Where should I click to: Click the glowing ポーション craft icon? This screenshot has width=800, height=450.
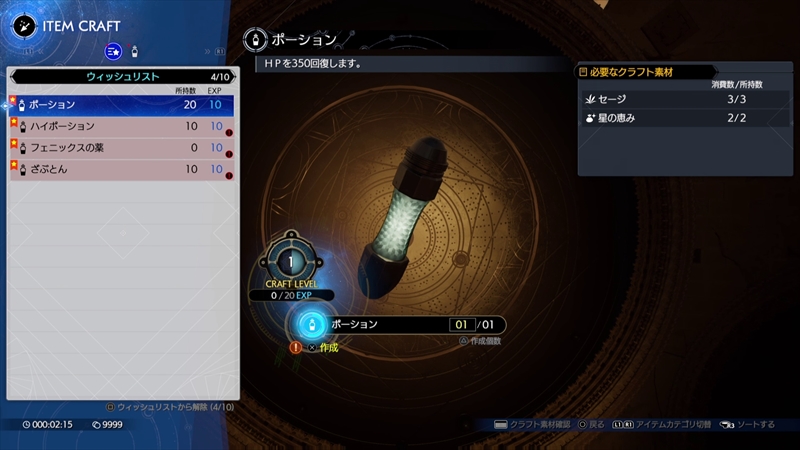tap(312, 325)
